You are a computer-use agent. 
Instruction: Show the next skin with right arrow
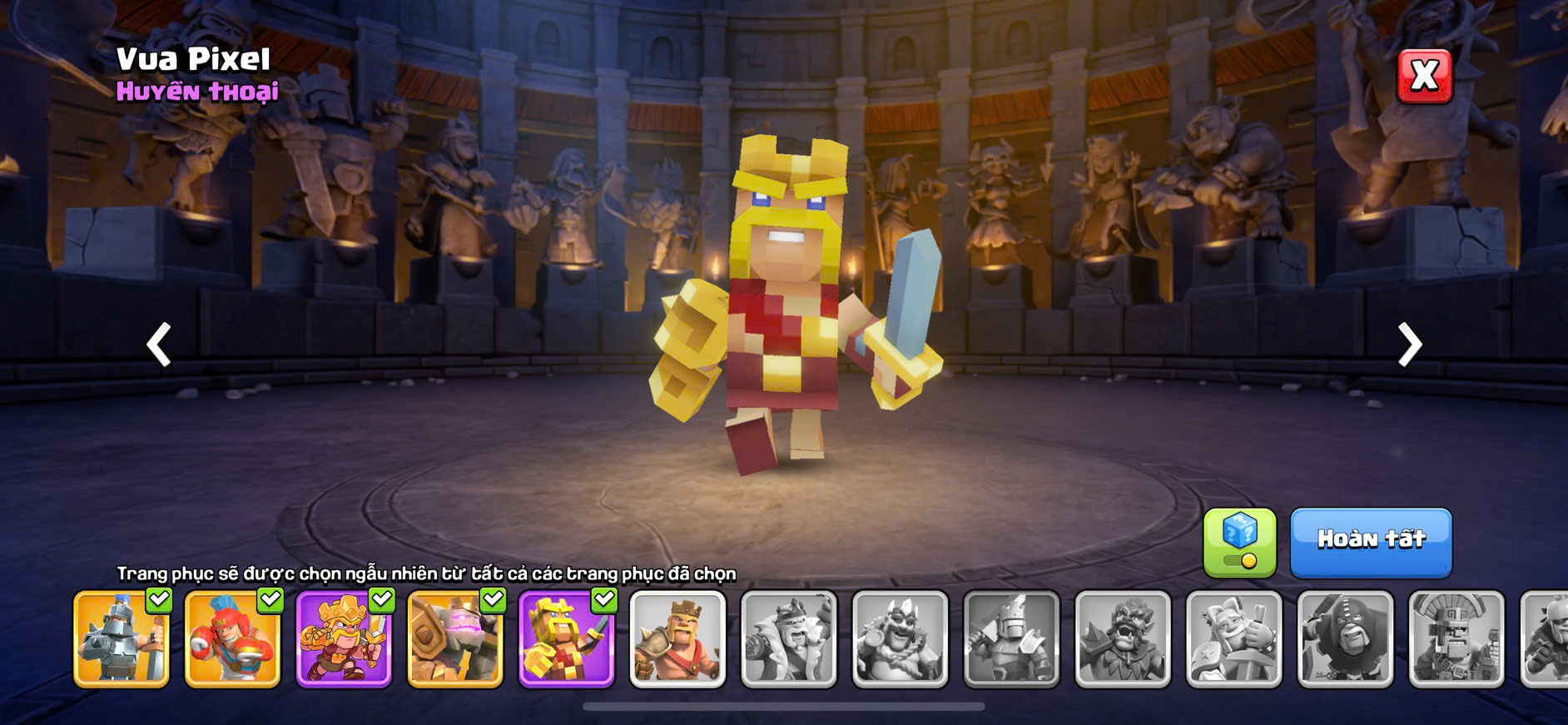point(1408,345)
